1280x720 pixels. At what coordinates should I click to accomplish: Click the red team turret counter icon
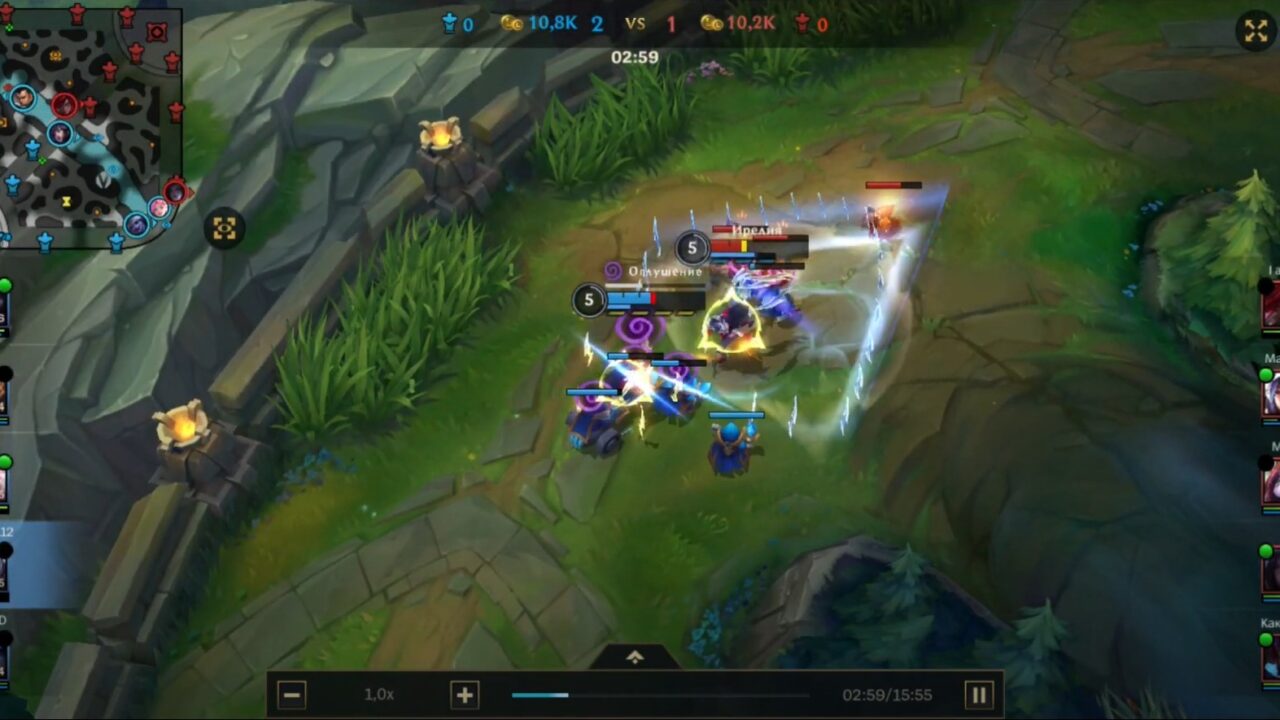coord(803,25)
